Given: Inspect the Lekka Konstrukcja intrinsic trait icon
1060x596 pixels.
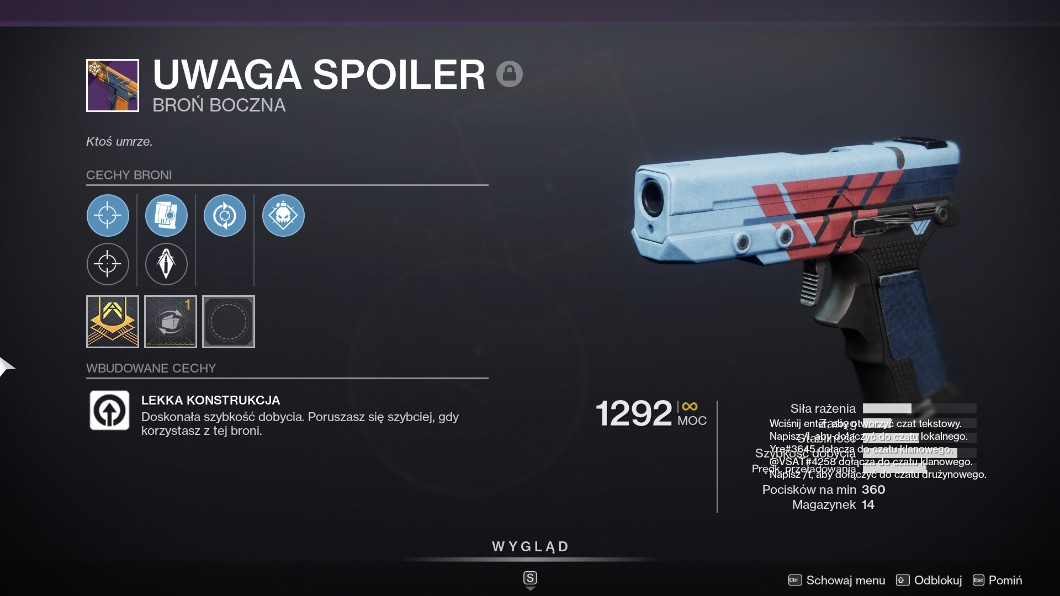Looking at the screenshot, I should [x=109, y=410].
